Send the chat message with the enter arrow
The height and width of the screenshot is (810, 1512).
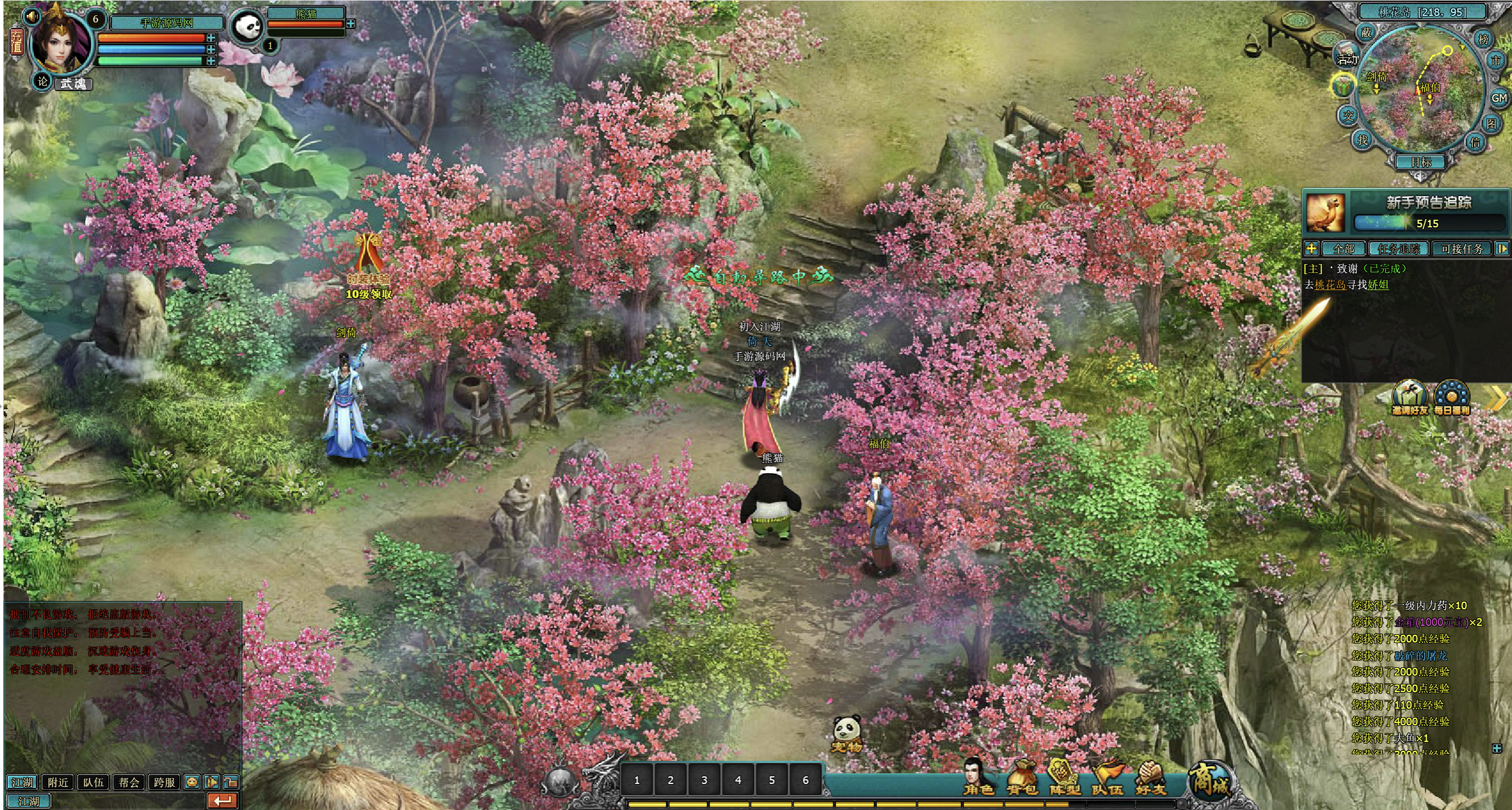[x=223, y=801]
